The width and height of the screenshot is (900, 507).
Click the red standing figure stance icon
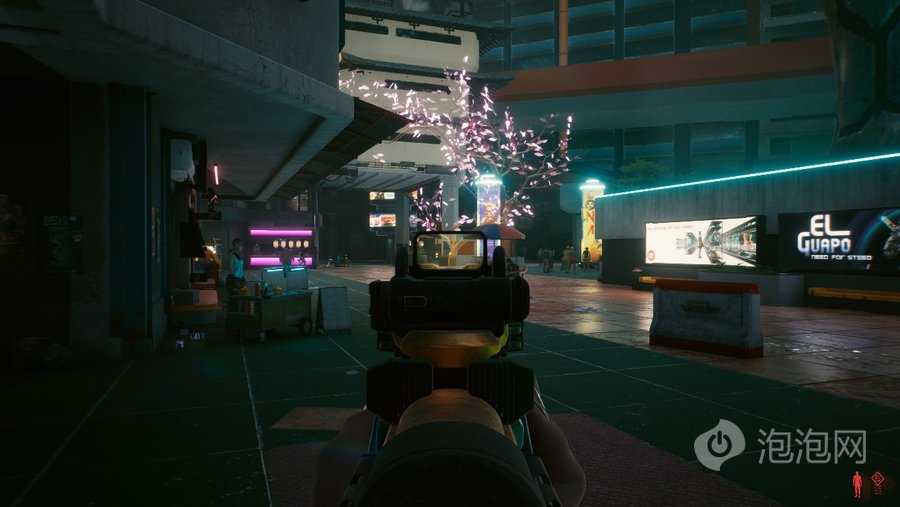(857, 485)
